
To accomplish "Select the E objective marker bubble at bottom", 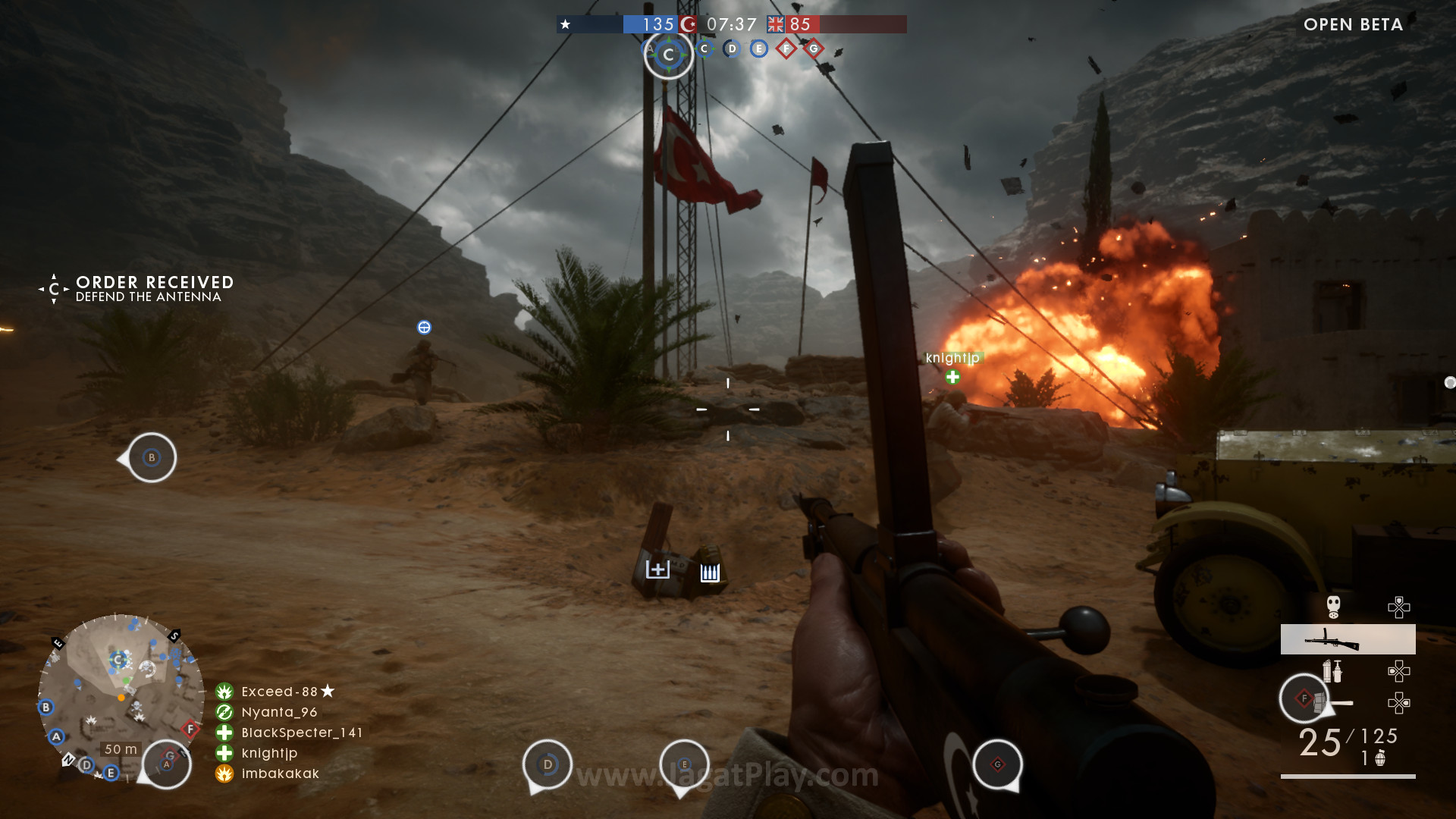I will (x=684, y=764).
